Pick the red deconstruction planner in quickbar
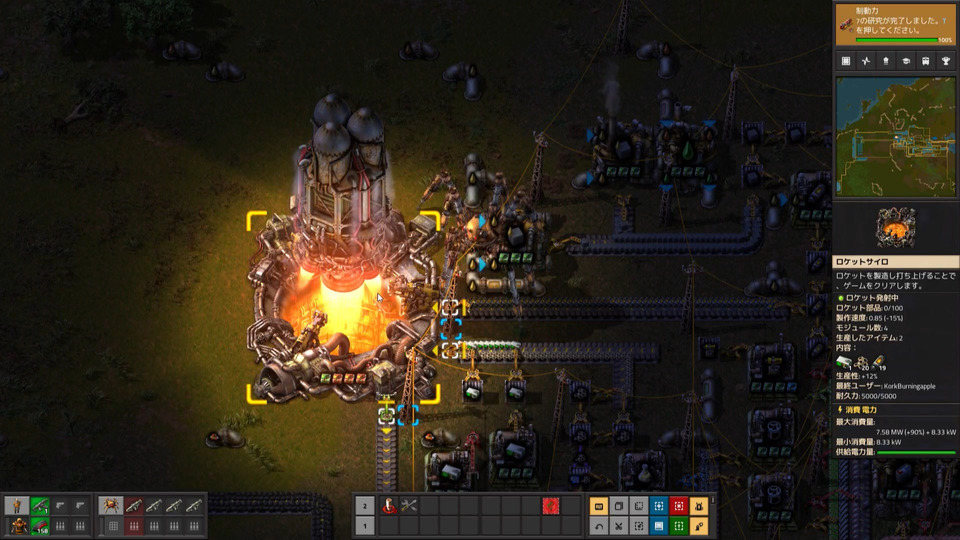The width and height of the screenshot is (960, 540). point(549,506)
